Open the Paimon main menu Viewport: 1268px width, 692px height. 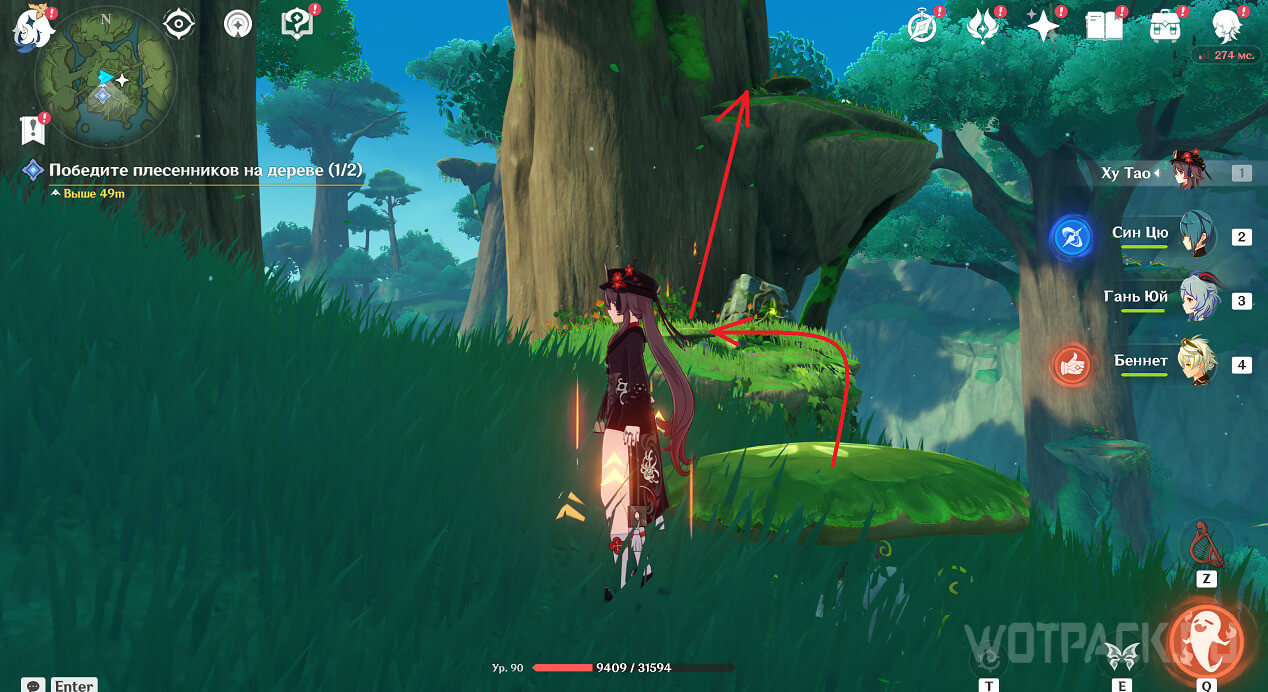[33, 27]
